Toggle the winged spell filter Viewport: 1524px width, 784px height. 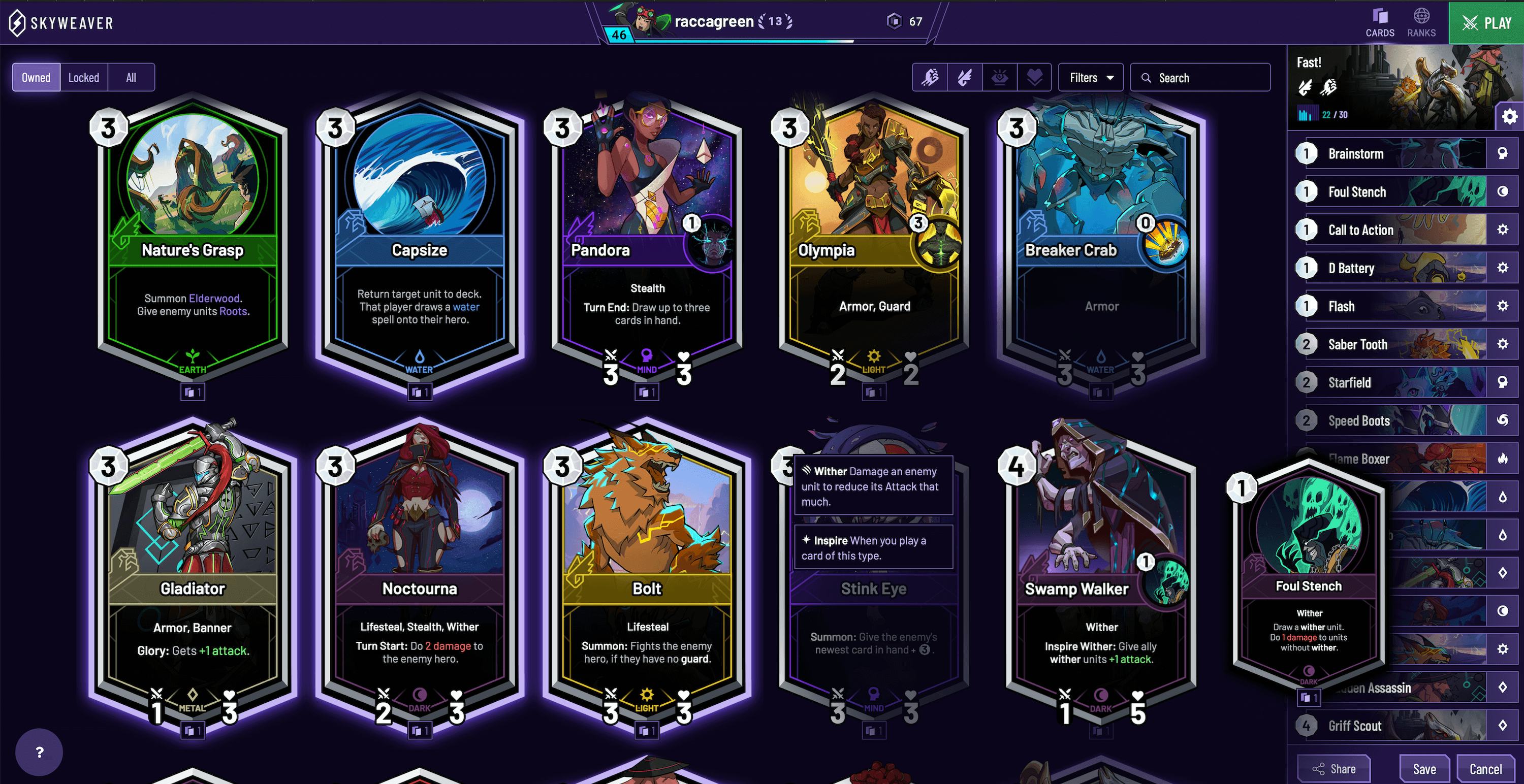click(x=964, y=77)
